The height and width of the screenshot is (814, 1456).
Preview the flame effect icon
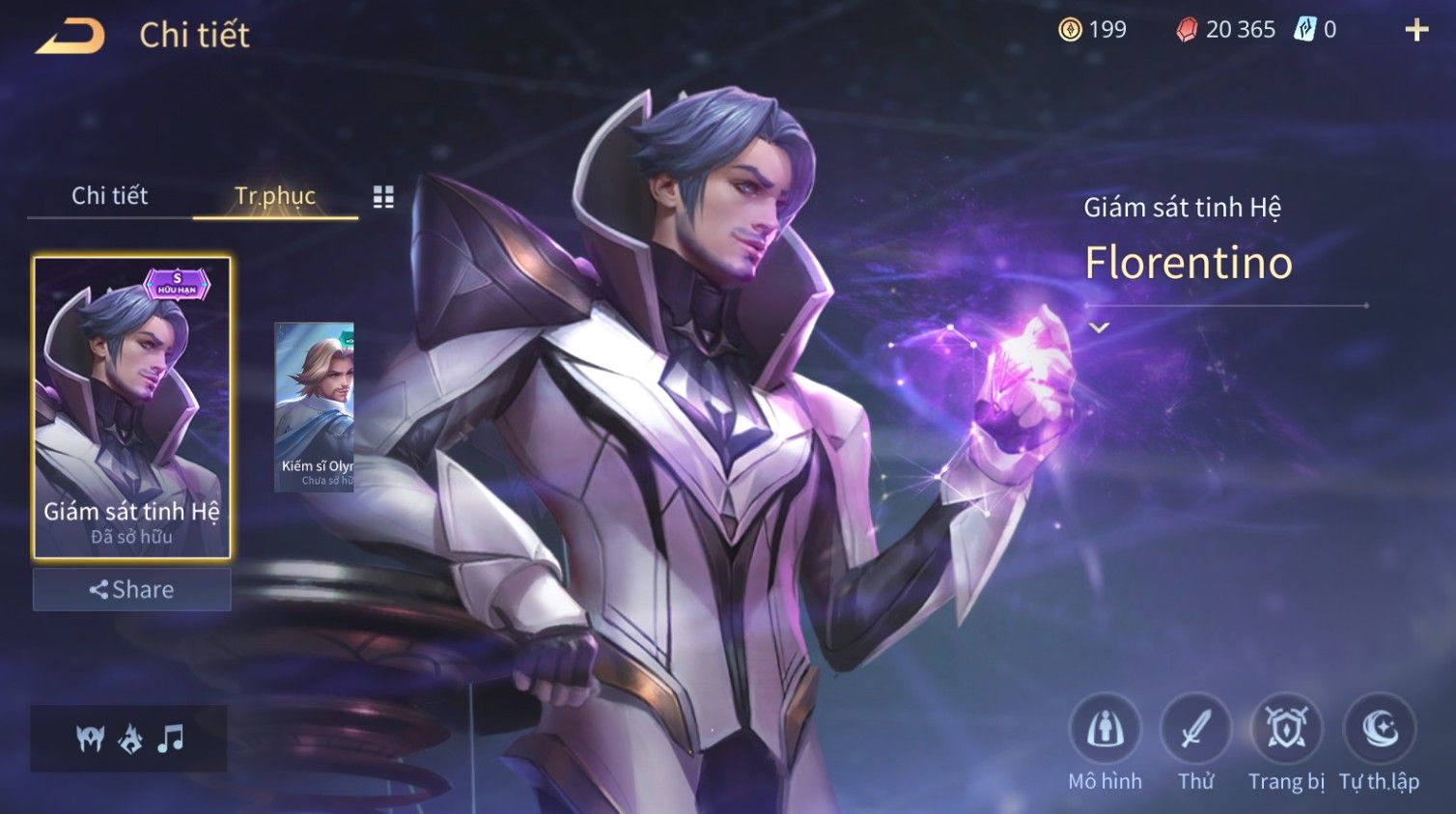(130, 739)
